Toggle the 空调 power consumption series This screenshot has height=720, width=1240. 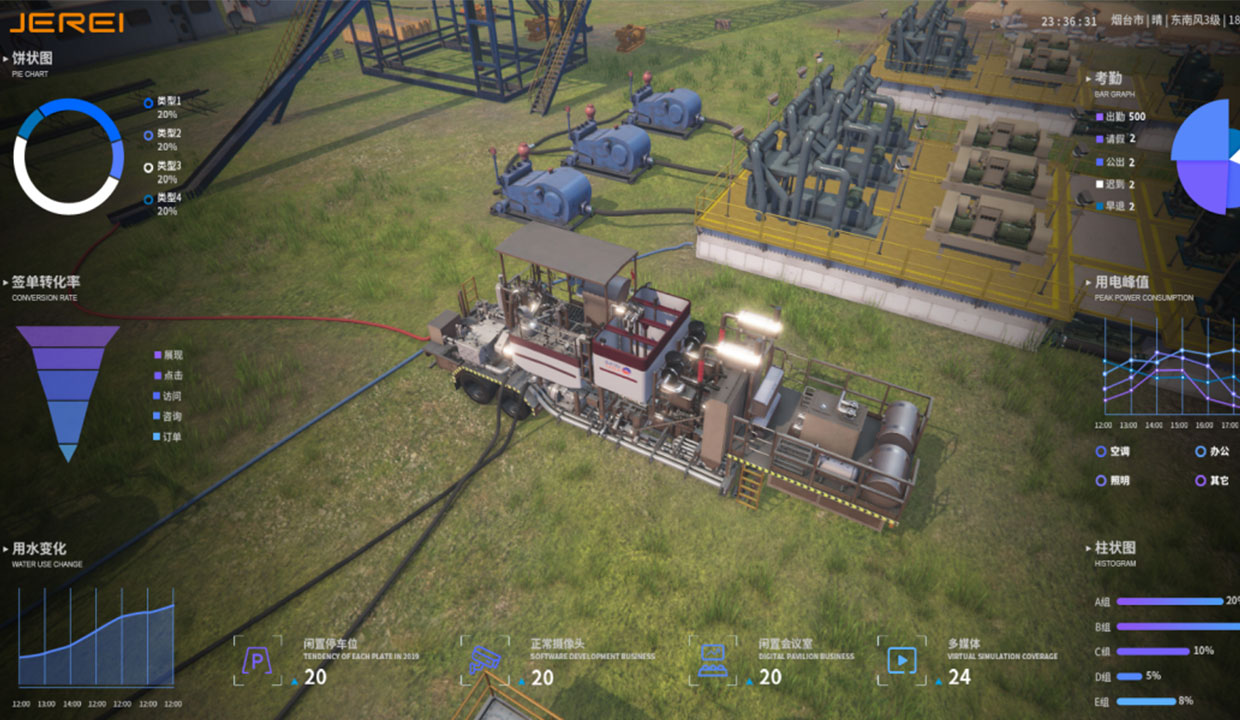click(x=1112, y=452)
